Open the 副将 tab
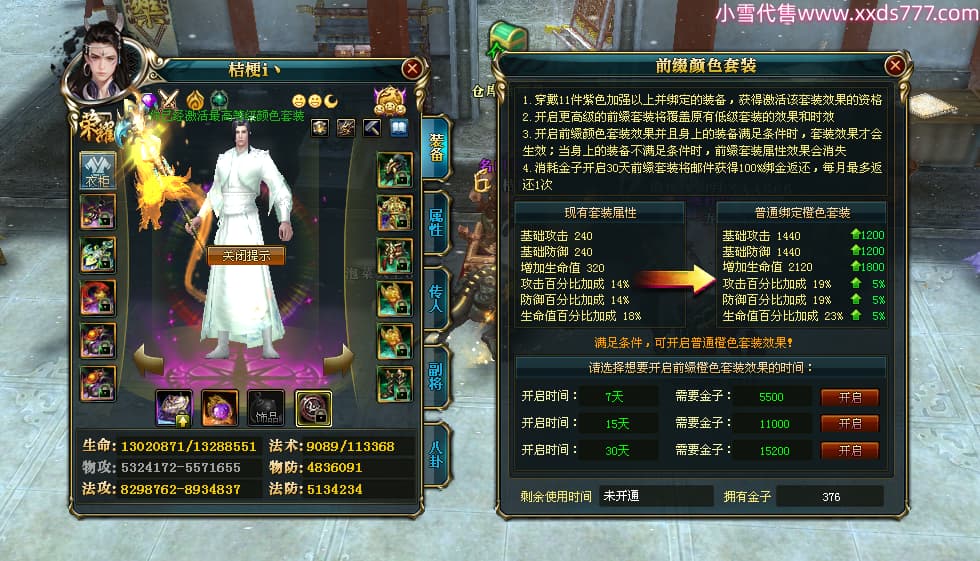Image resolution: width=980 pixels, height=561 pixels. click(436, 374)
